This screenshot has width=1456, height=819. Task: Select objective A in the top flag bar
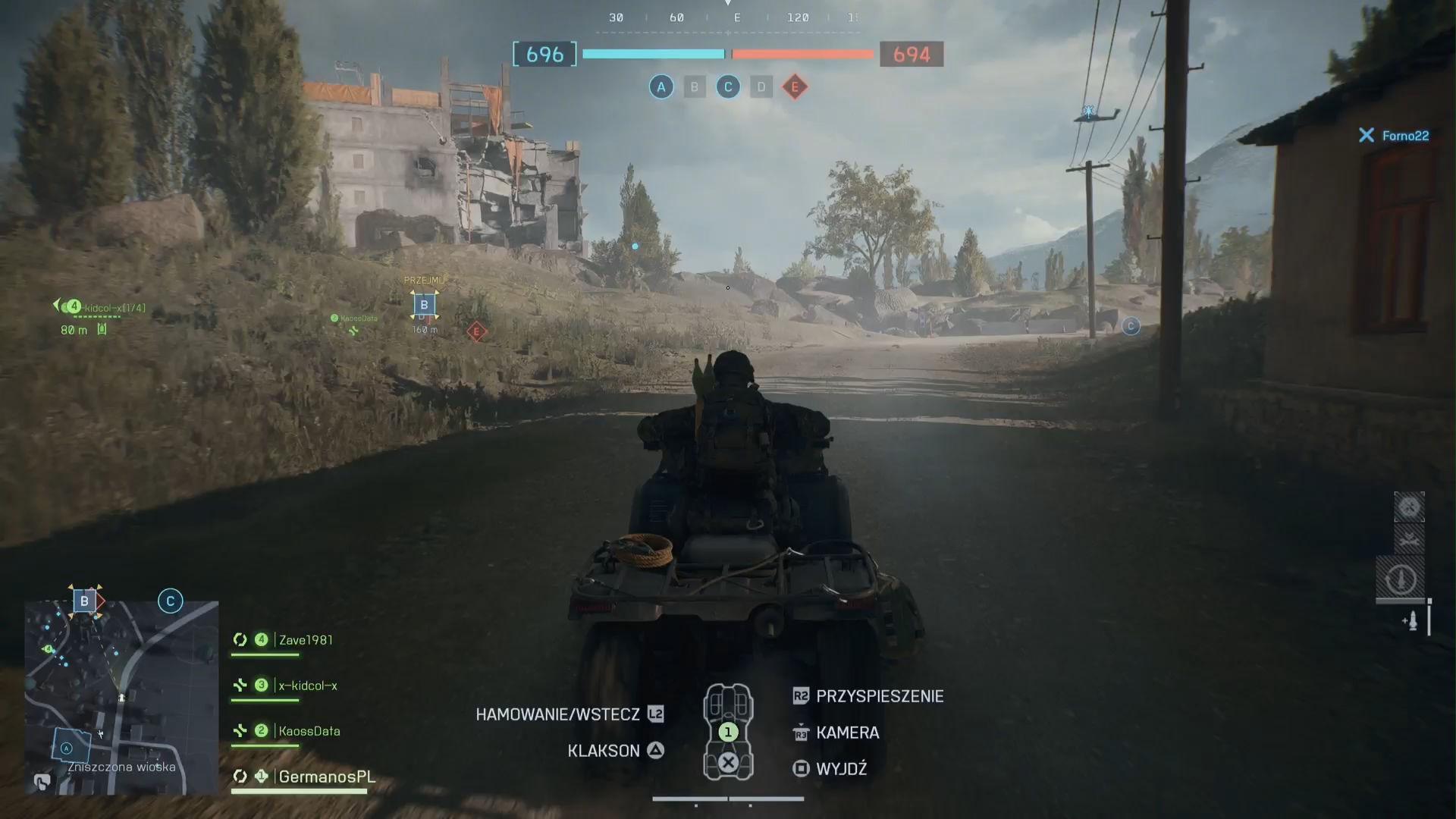pyautogui.click(x=661, y=87)
